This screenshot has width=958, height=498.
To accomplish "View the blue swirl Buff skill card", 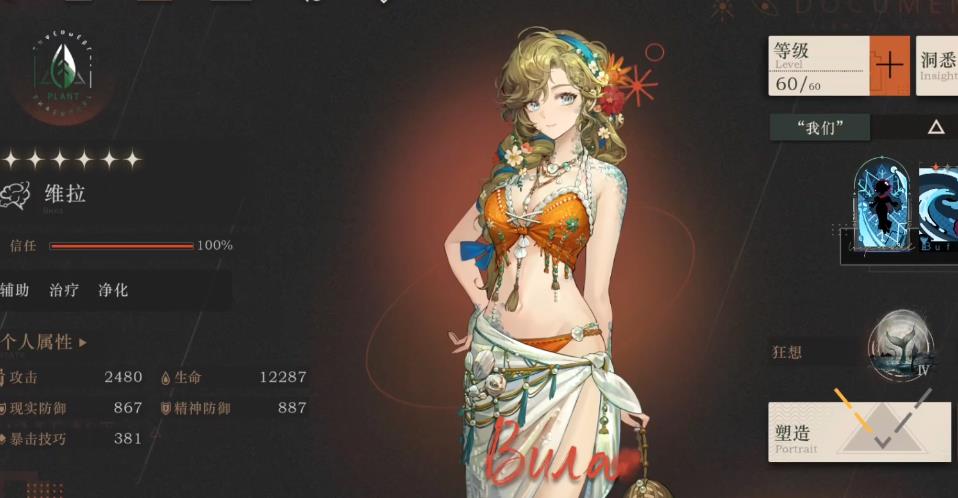I will 939,207.
